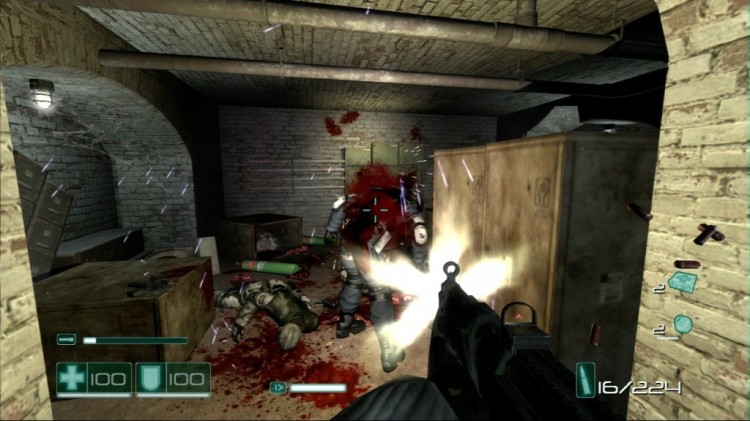The width and height of the screenshot is (750, 421).
Task: Select the proximity mine icon
Action: pyautogui.click(x=683, y=284)
